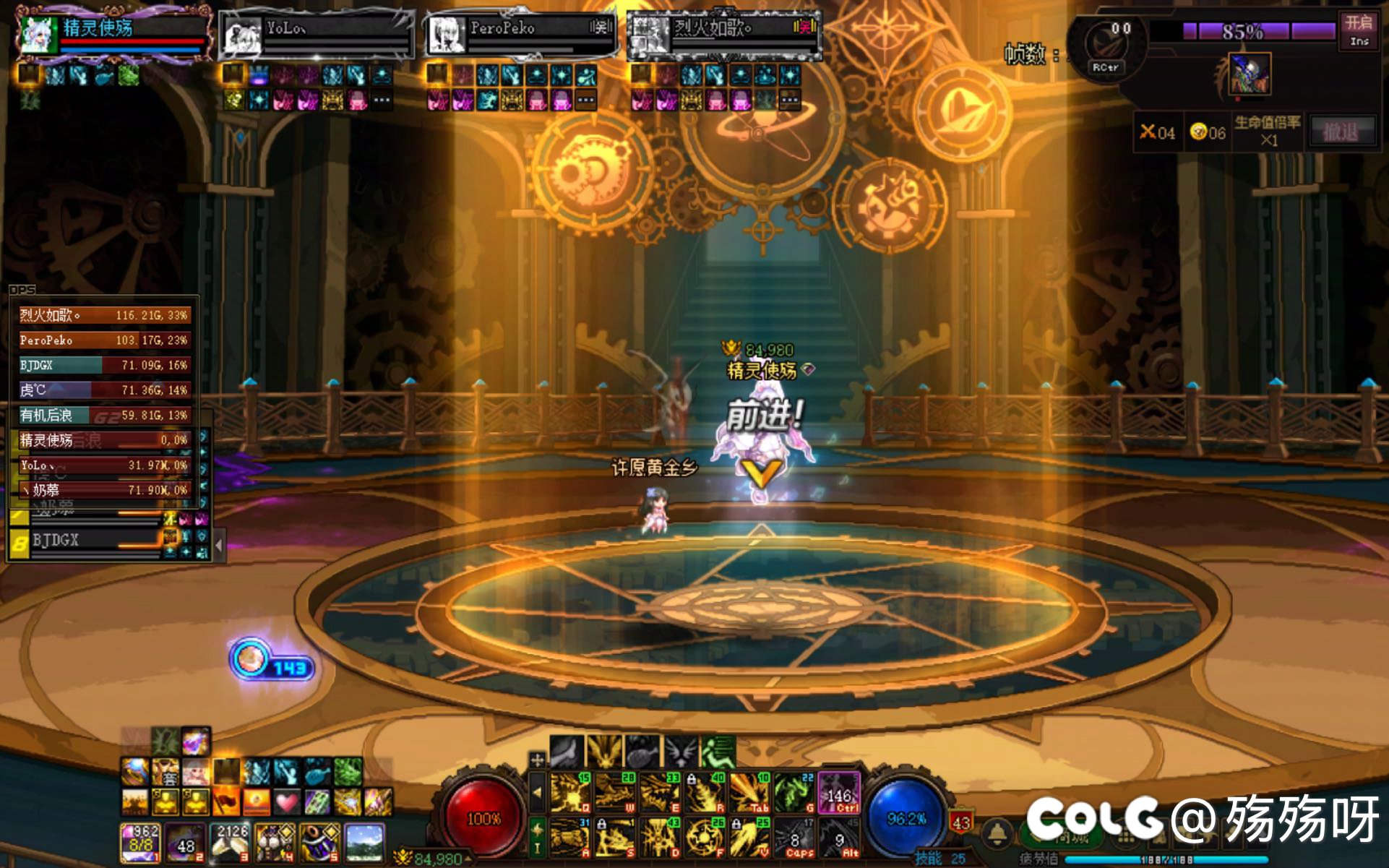1389x868 pixels.
Task: Click the pink heart buff icon
Action: coord(287,802)
